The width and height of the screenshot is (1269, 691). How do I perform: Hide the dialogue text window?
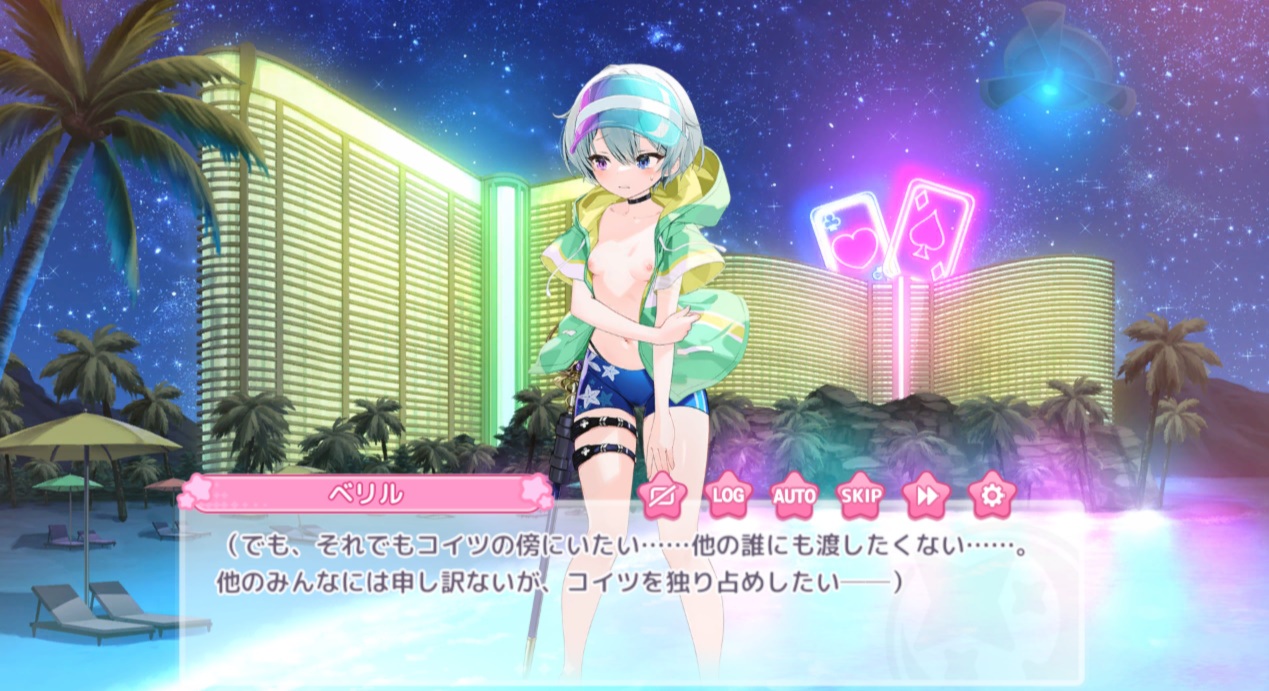[663, 495]
